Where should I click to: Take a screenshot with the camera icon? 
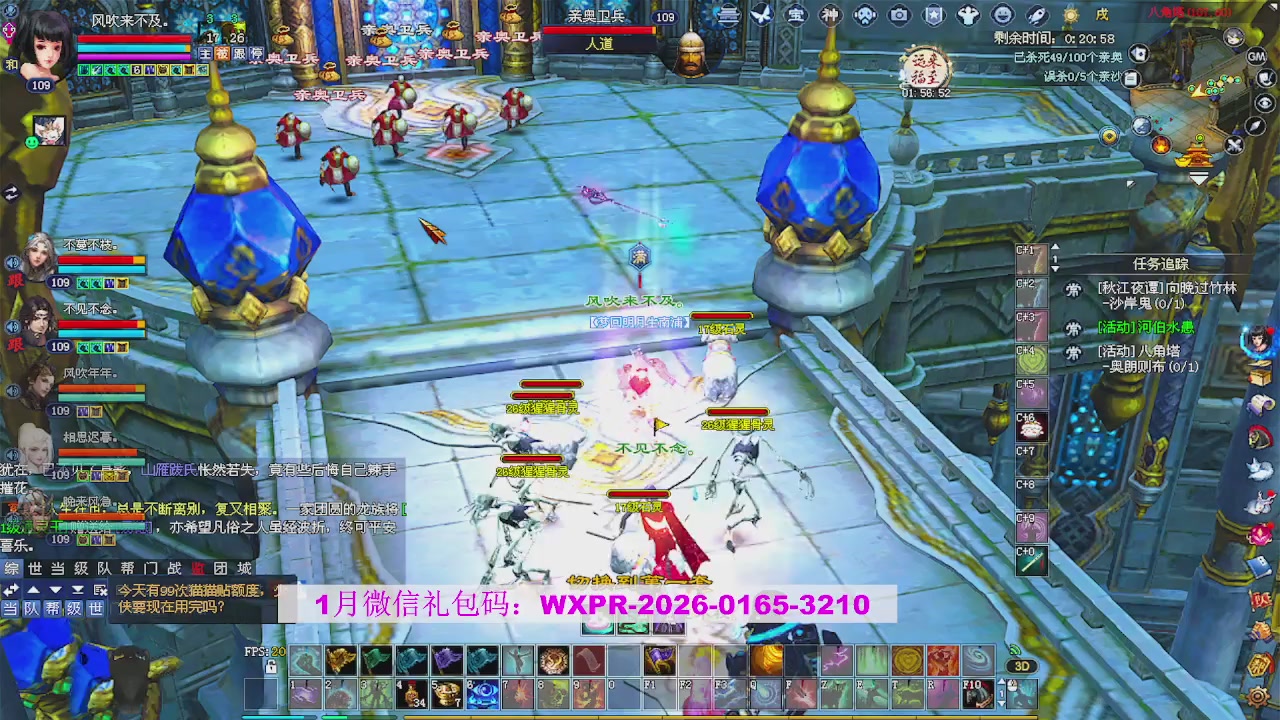(898, 14)
